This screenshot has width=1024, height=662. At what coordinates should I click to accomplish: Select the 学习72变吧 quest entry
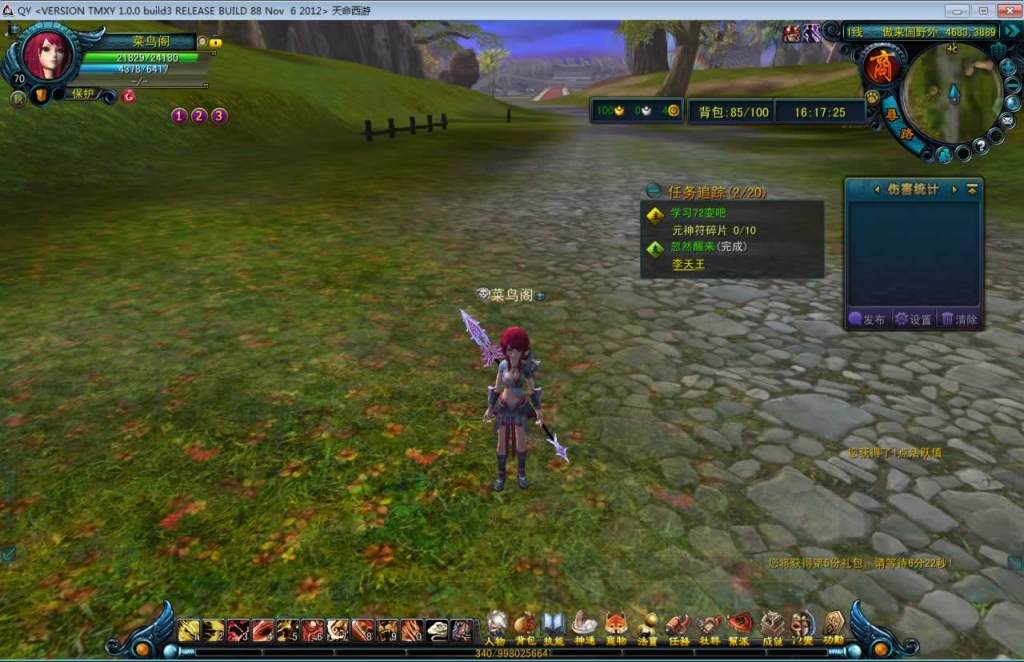(x=699, y=213)
